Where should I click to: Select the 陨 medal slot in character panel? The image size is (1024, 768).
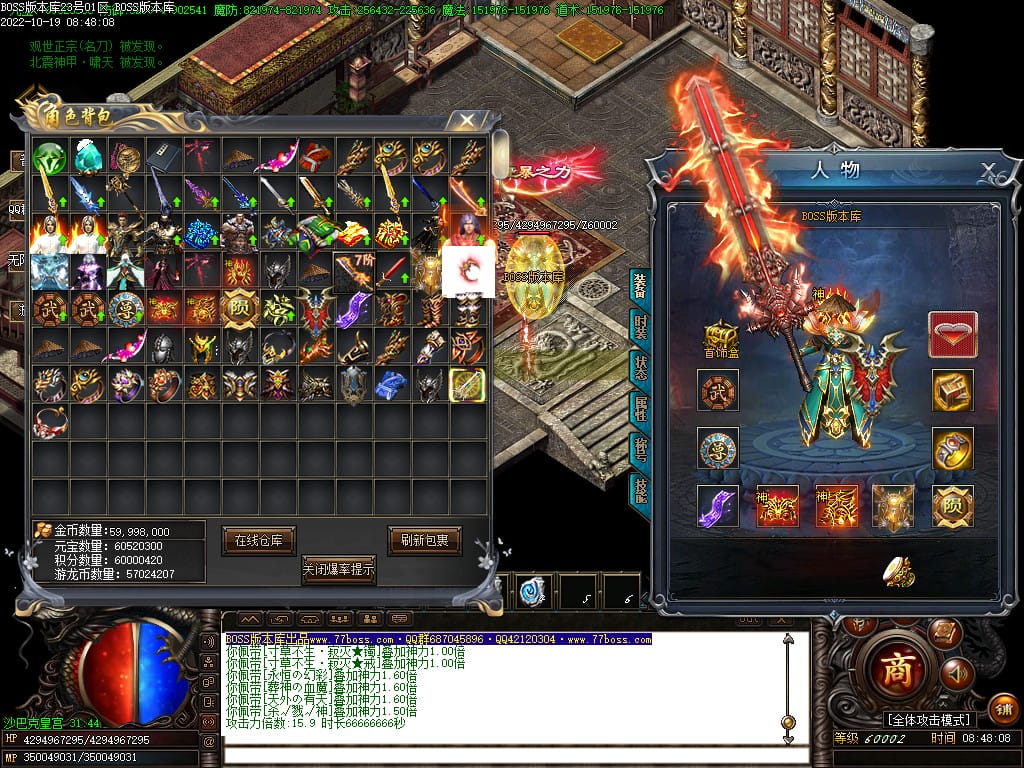pos(953,506)
